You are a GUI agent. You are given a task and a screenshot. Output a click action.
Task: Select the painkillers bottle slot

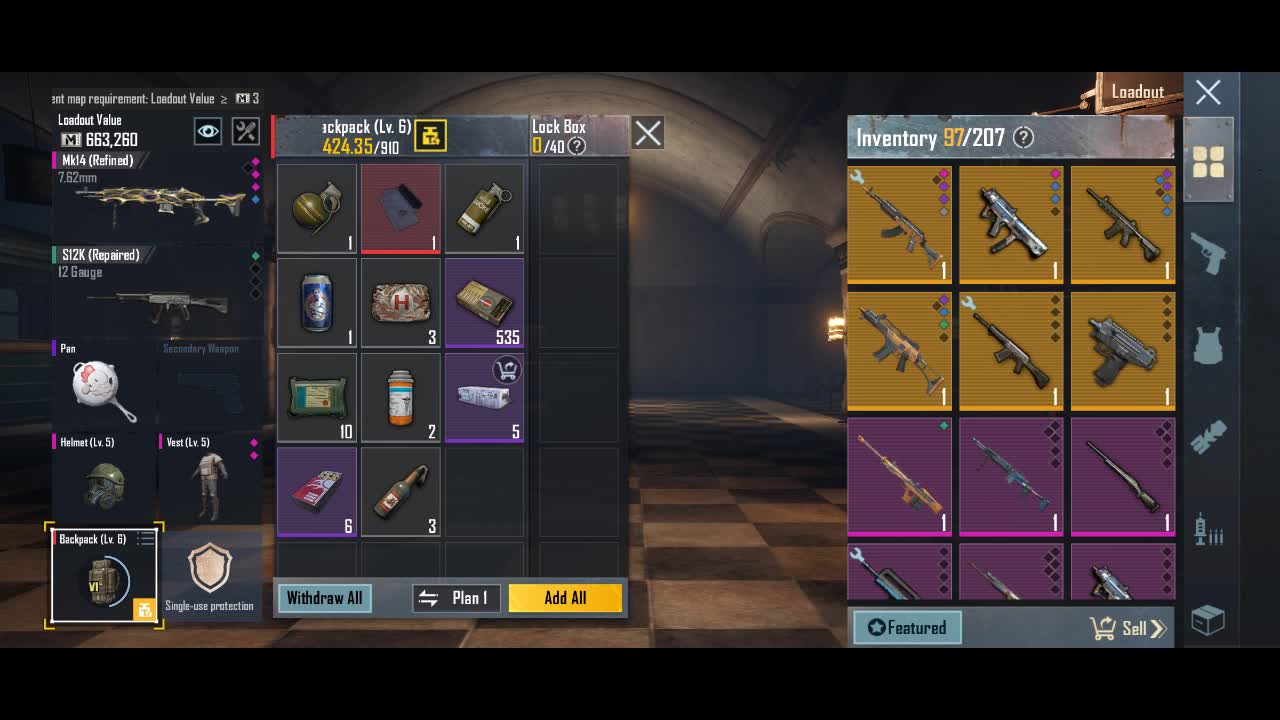pos(401,397)
